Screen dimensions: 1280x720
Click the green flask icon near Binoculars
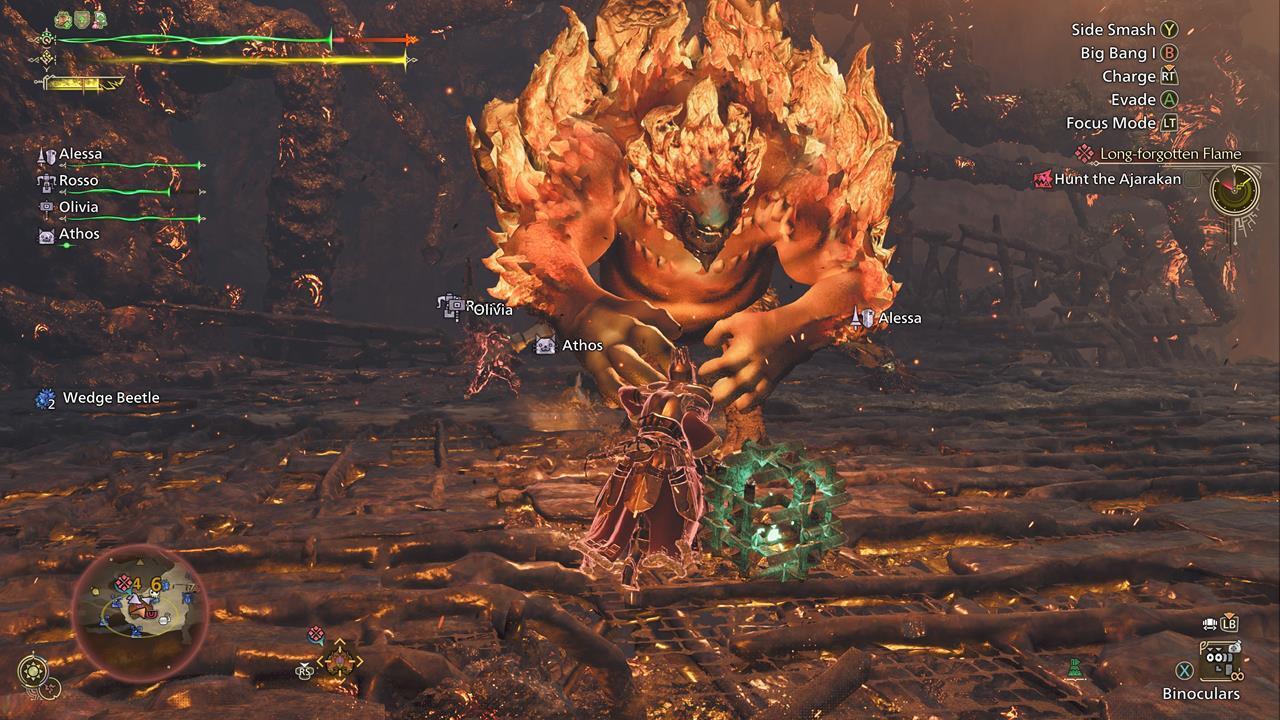point(1075,669)
